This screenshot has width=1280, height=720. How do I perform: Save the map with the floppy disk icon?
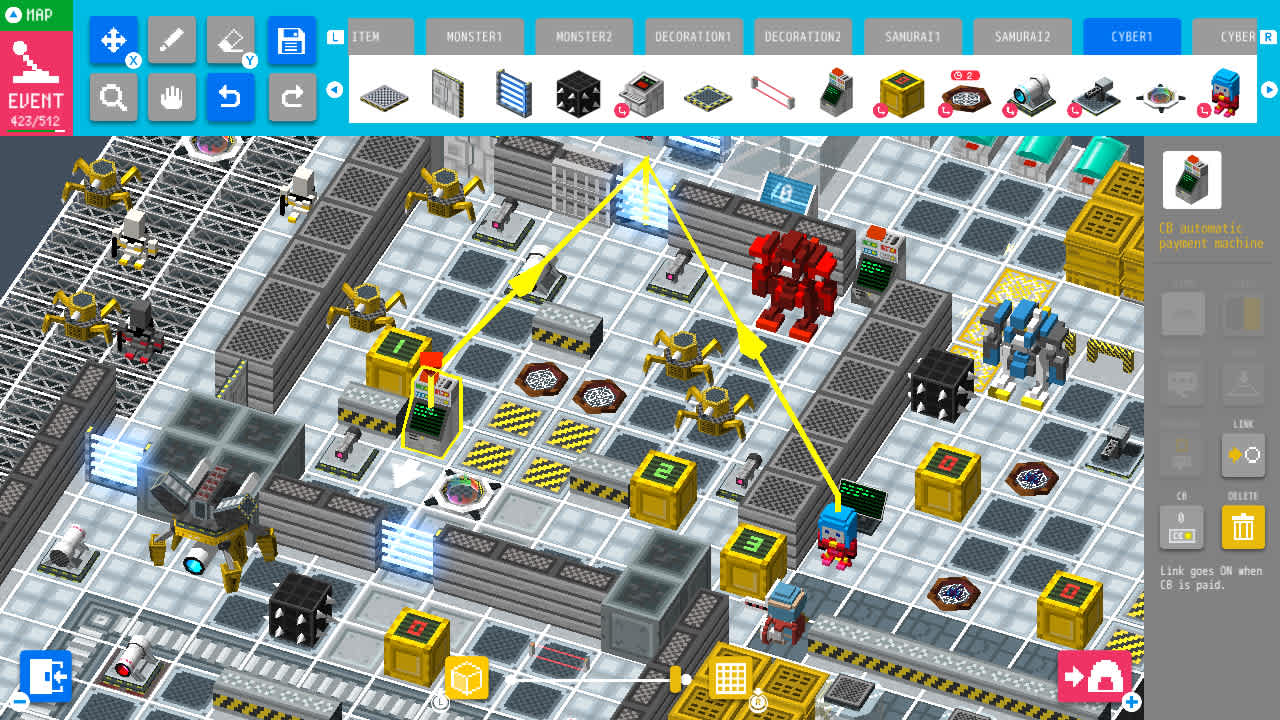(x=292, y=40)
